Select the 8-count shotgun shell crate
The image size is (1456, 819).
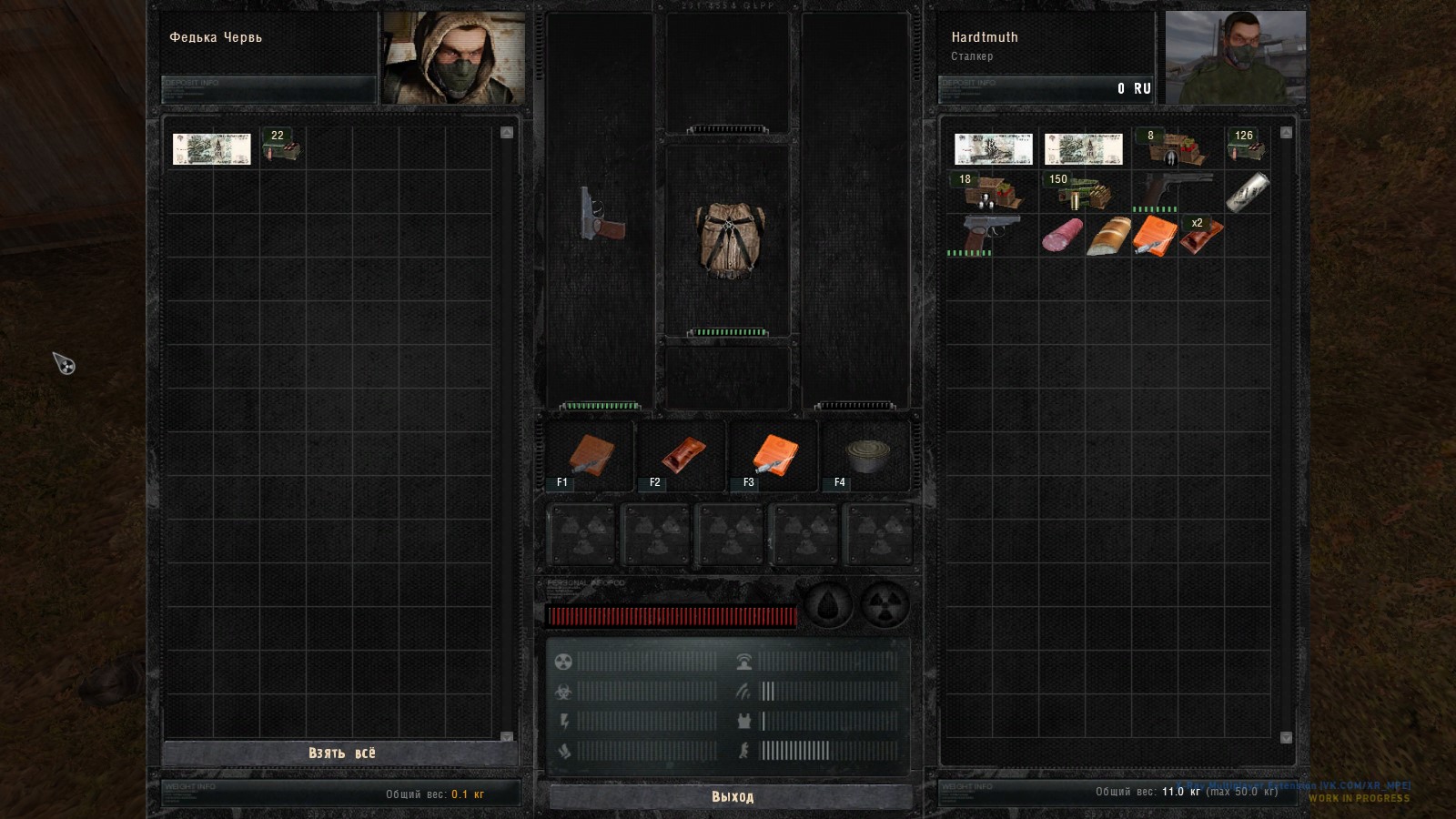point(1175,147)
